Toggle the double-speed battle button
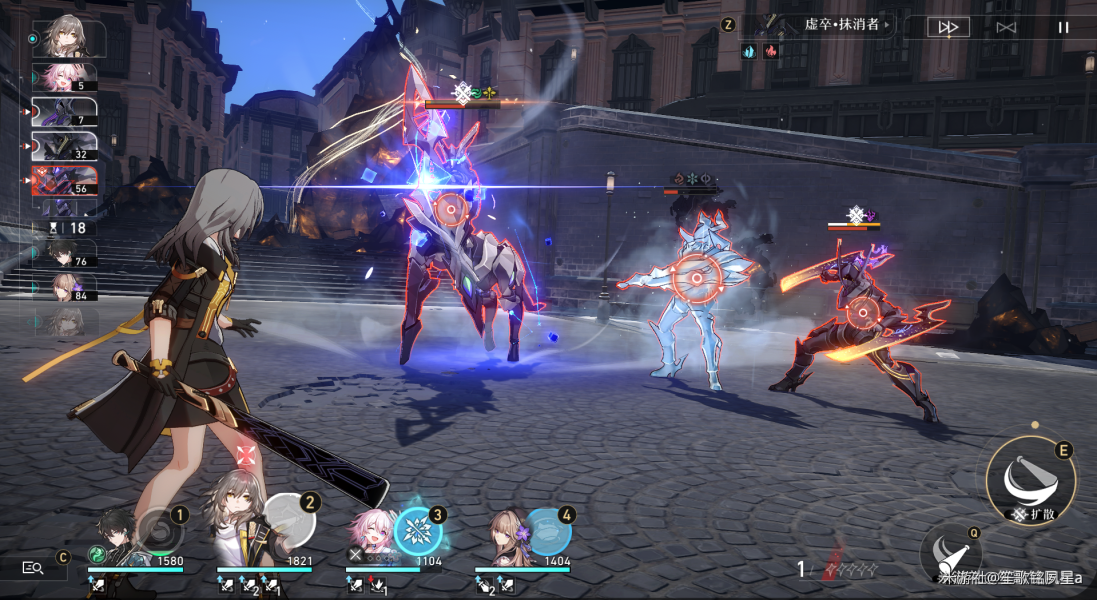The height and width of the screenshot is (600, 1097). point(948,27)
